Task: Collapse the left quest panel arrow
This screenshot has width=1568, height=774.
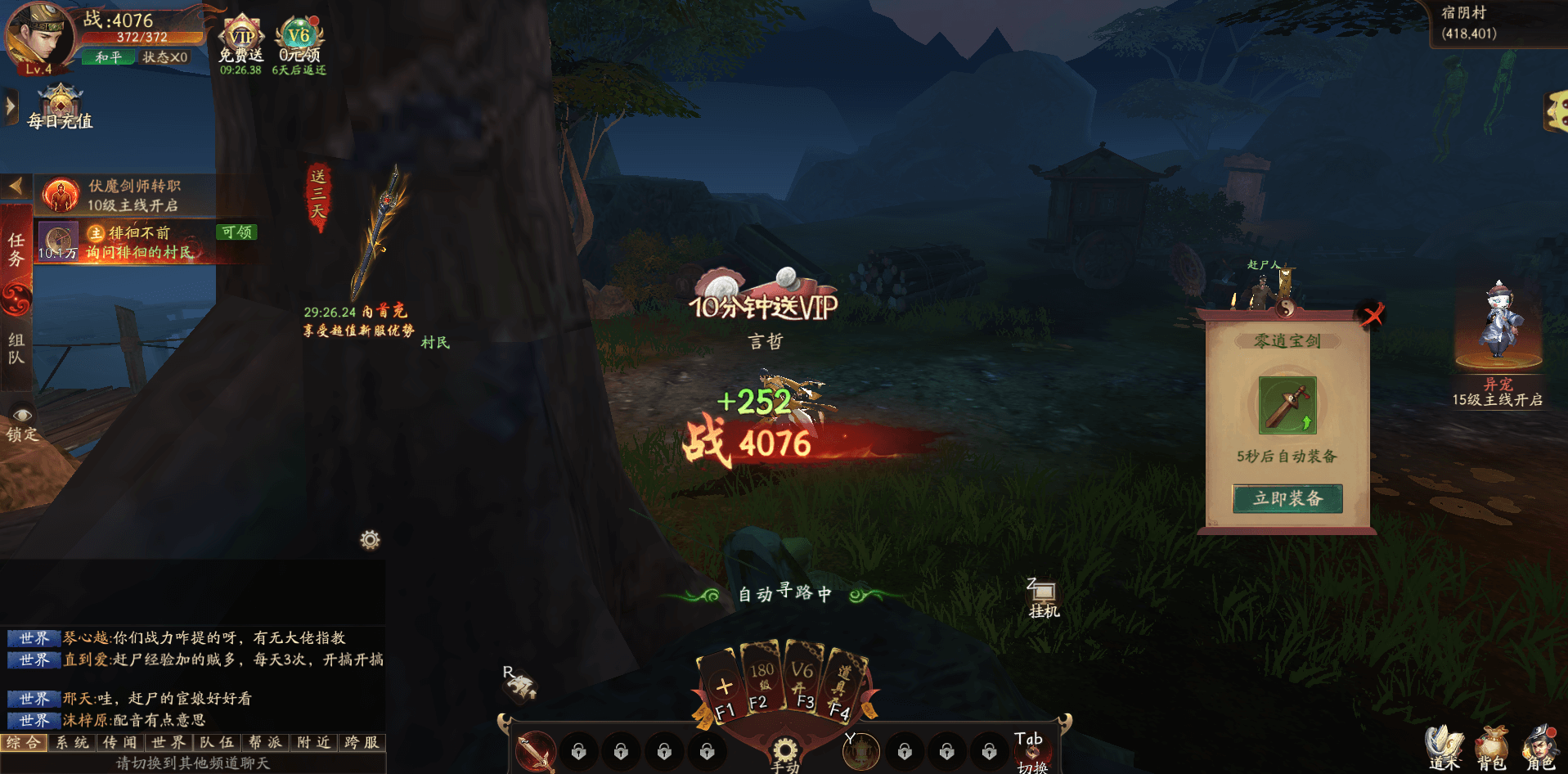Action: point(14,184)
